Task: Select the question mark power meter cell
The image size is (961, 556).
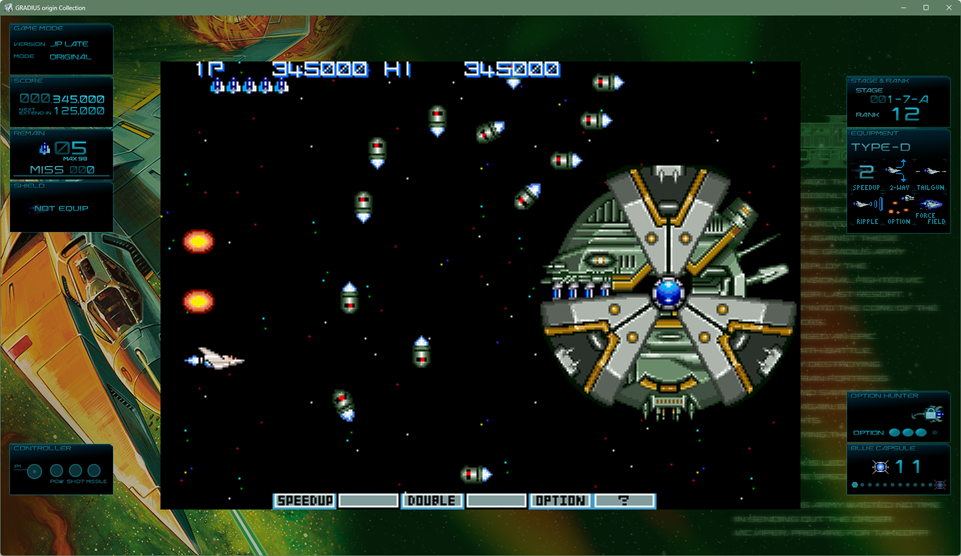Action: [x=624, y=500]
